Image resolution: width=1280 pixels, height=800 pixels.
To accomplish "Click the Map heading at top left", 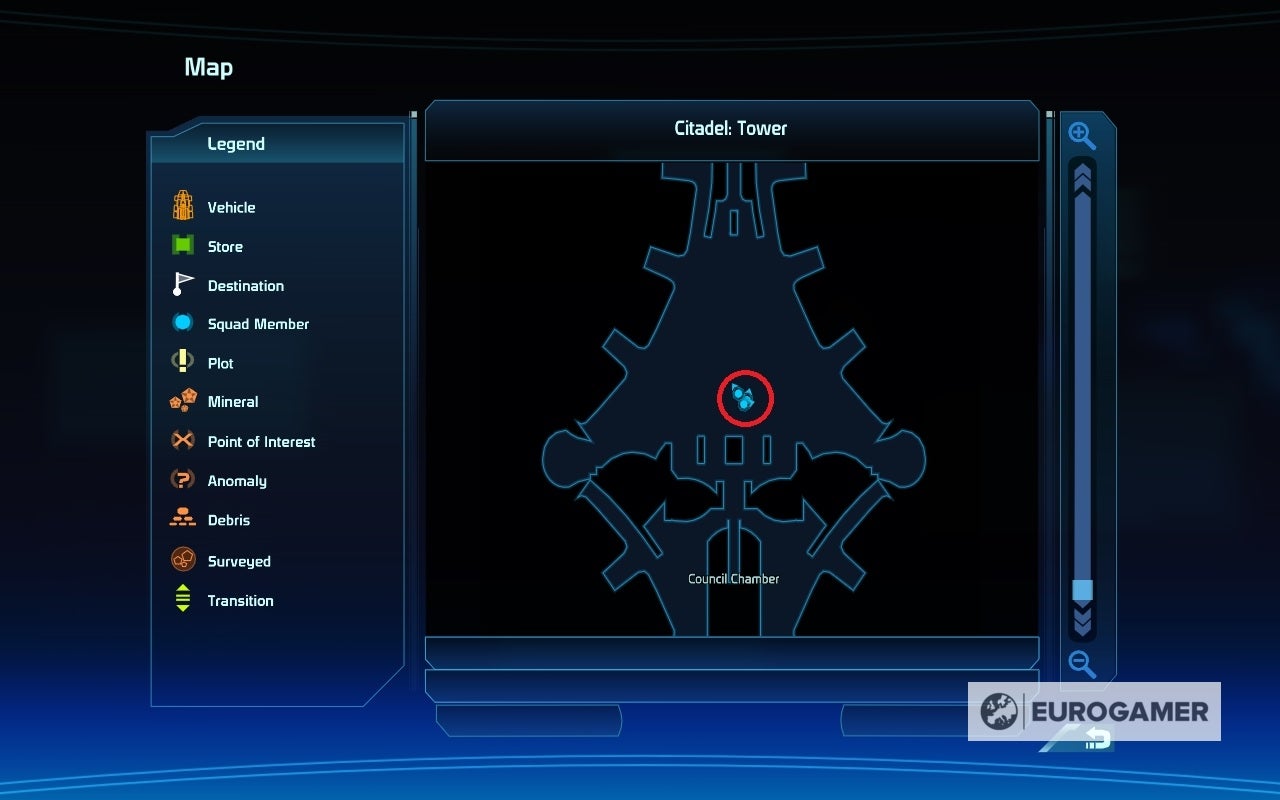I will pyautogui.click(x=208, y=67).
